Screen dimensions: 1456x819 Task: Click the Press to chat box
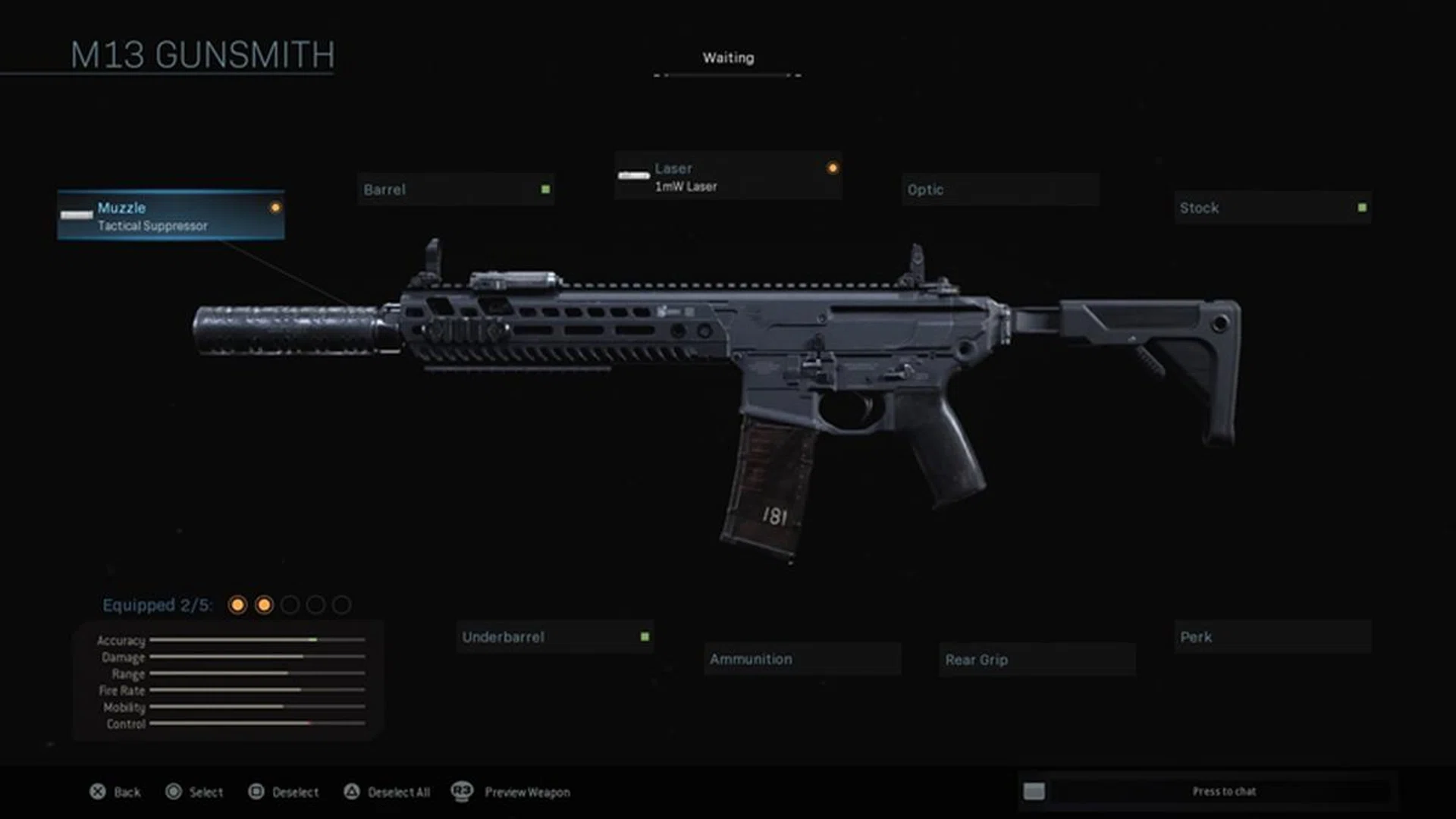tap(1222, 792)
